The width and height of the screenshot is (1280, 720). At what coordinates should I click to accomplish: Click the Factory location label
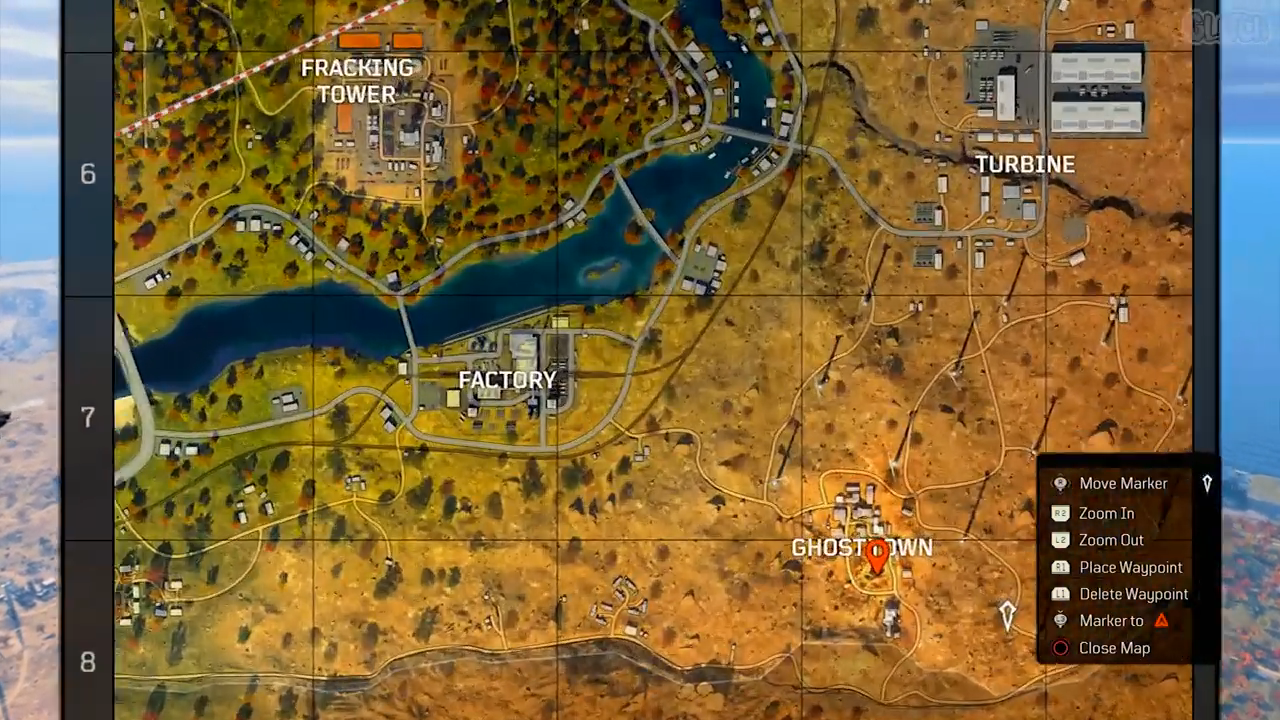pyautogui.click(x=508, y=380)
